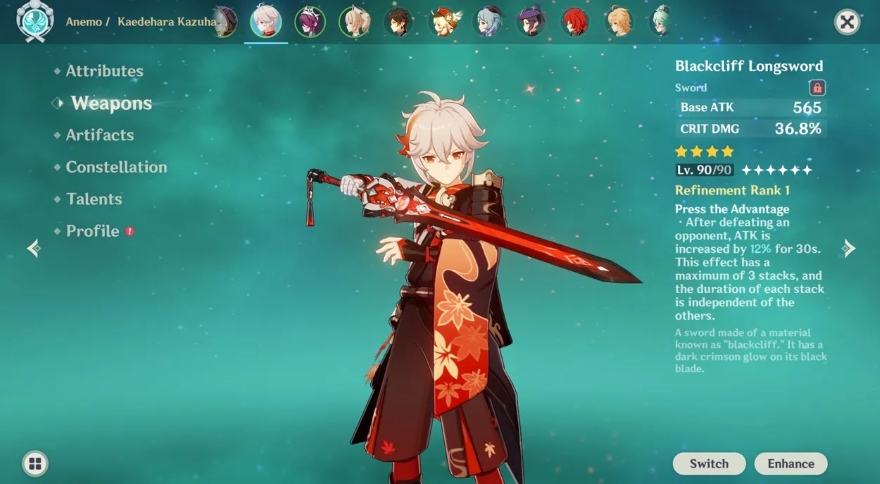Open the four-square grid button

click(35, 463)
